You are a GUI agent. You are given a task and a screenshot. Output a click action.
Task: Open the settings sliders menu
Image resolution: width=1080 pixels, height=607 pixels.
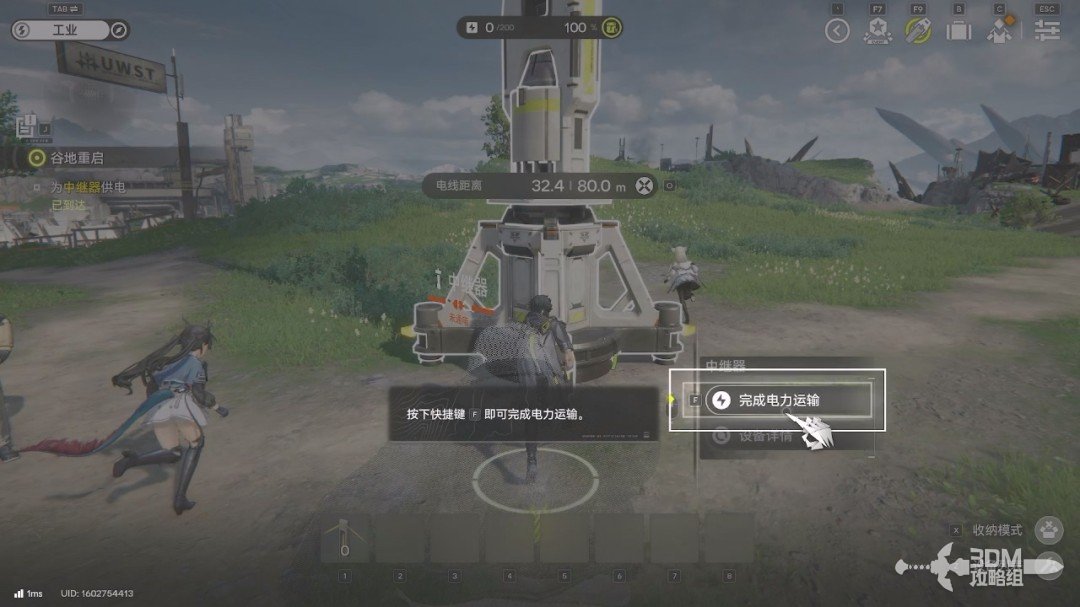[x=1047, y=31]
